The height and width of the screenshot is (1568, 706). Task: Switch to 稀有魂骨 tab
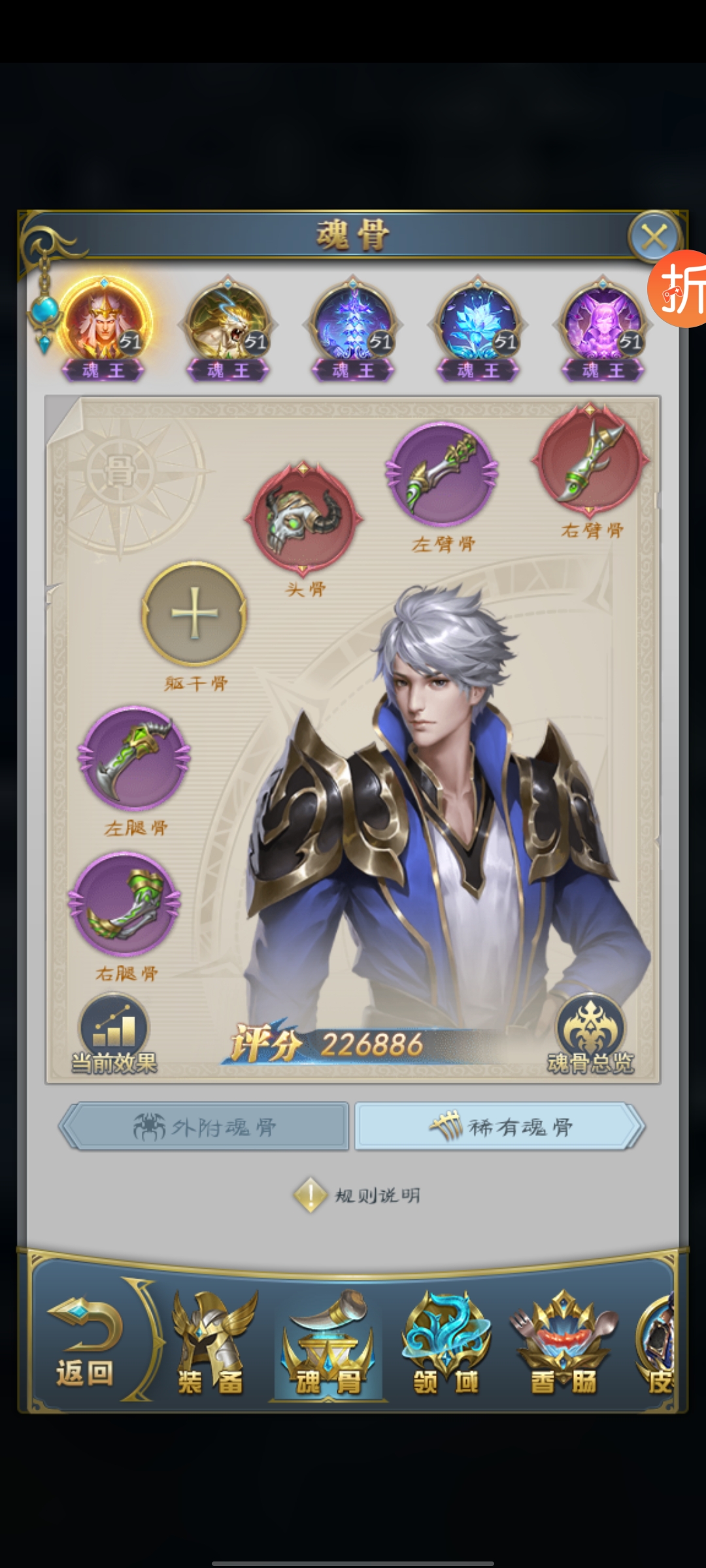tap(500, 1126)
